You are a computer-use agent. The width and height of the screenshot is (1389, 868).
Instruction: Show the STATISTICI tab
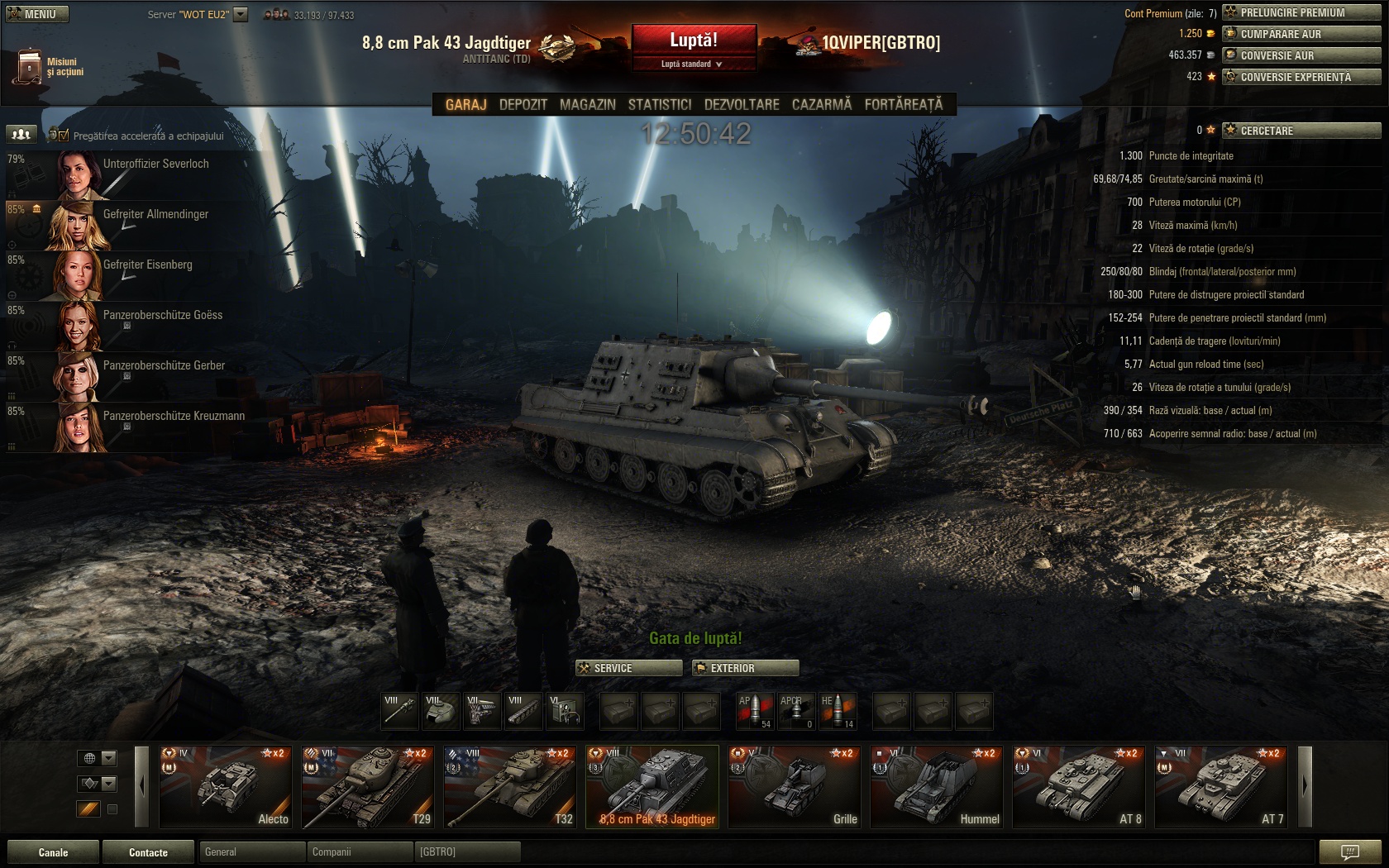(659, 105)
